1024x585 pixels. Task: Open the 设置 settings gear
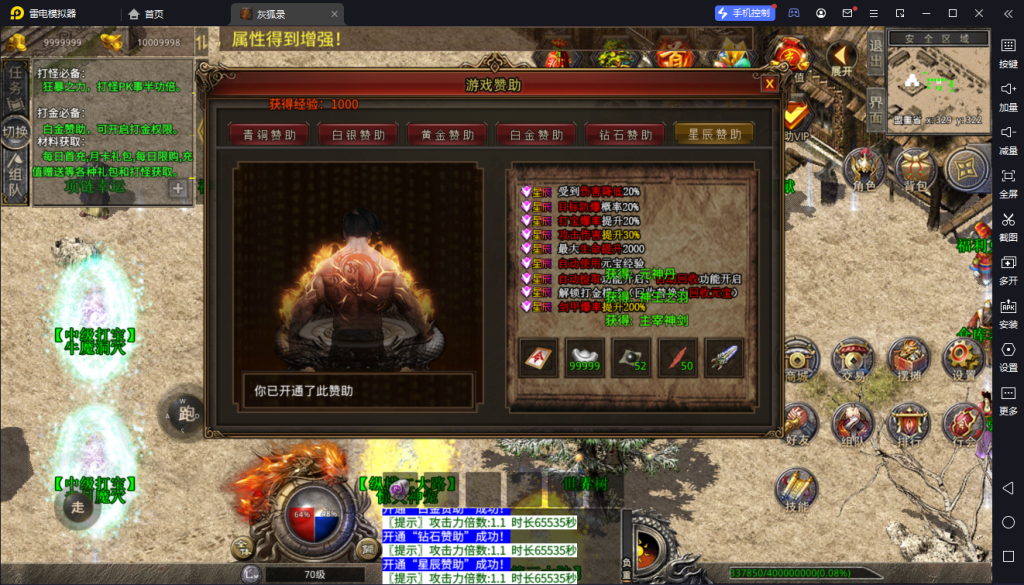963,359
